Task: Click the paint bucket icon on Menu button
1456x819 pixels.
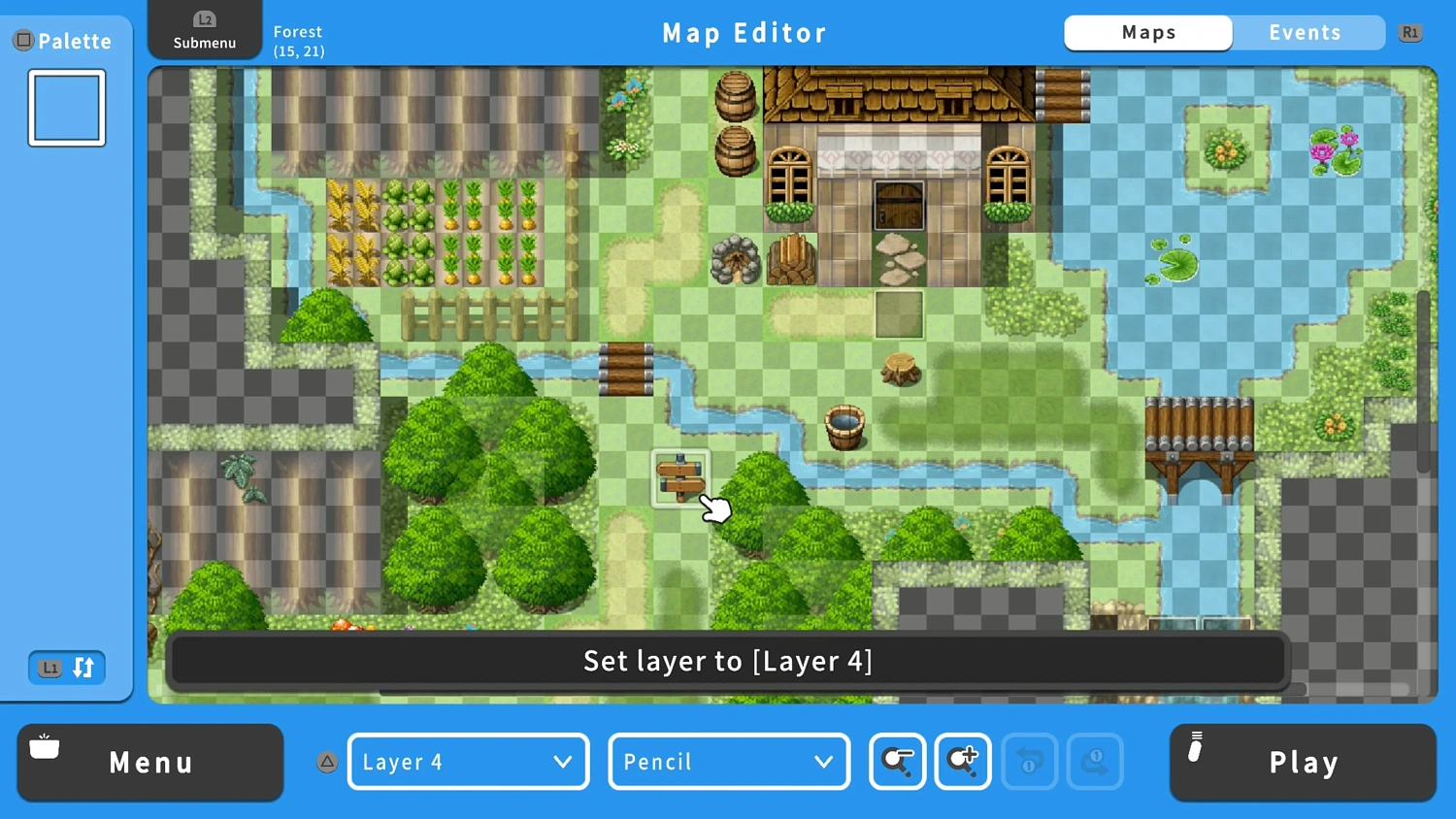Action: pos(44,748)
